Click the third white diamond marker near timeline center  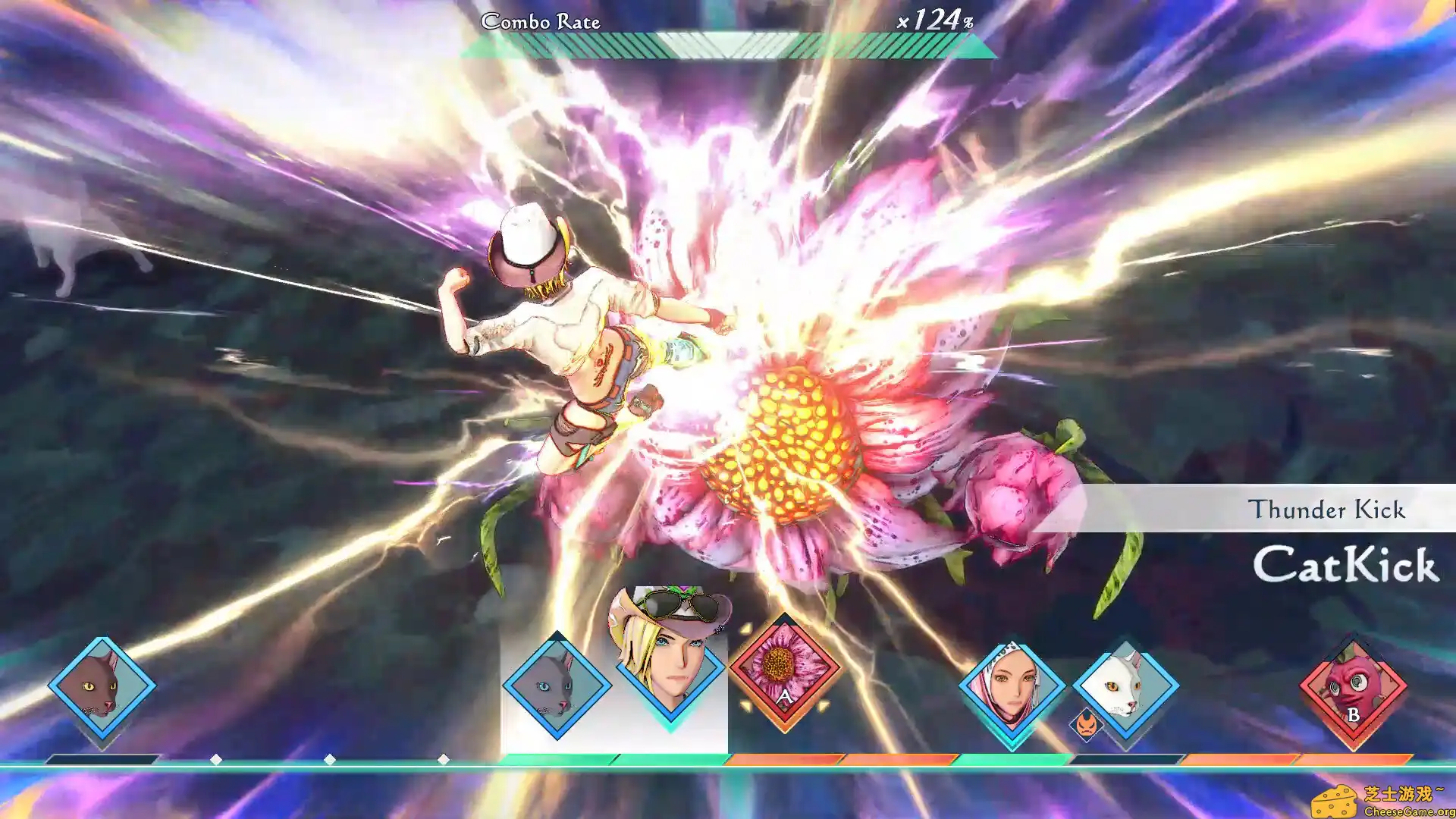[442, 757]
